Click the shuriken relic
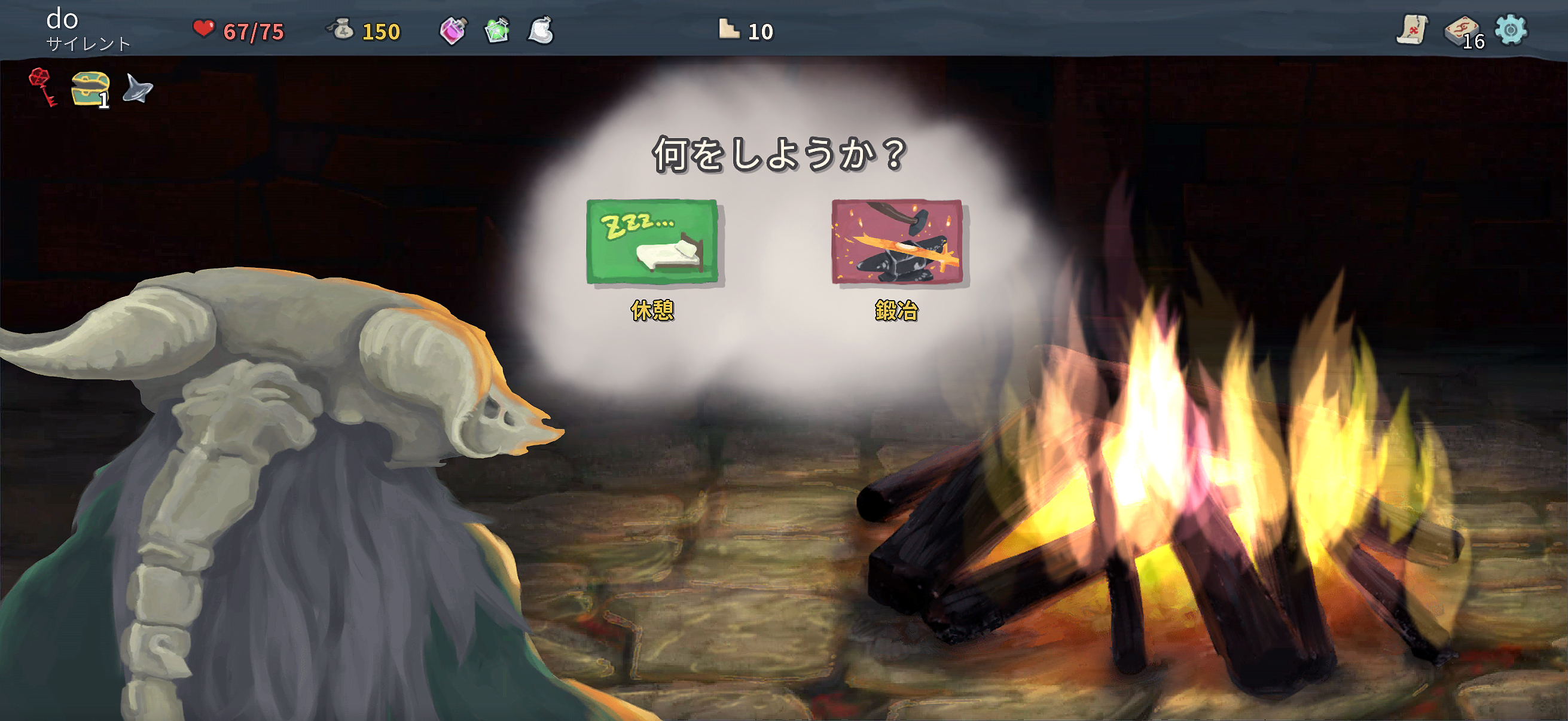 (135, 89)
